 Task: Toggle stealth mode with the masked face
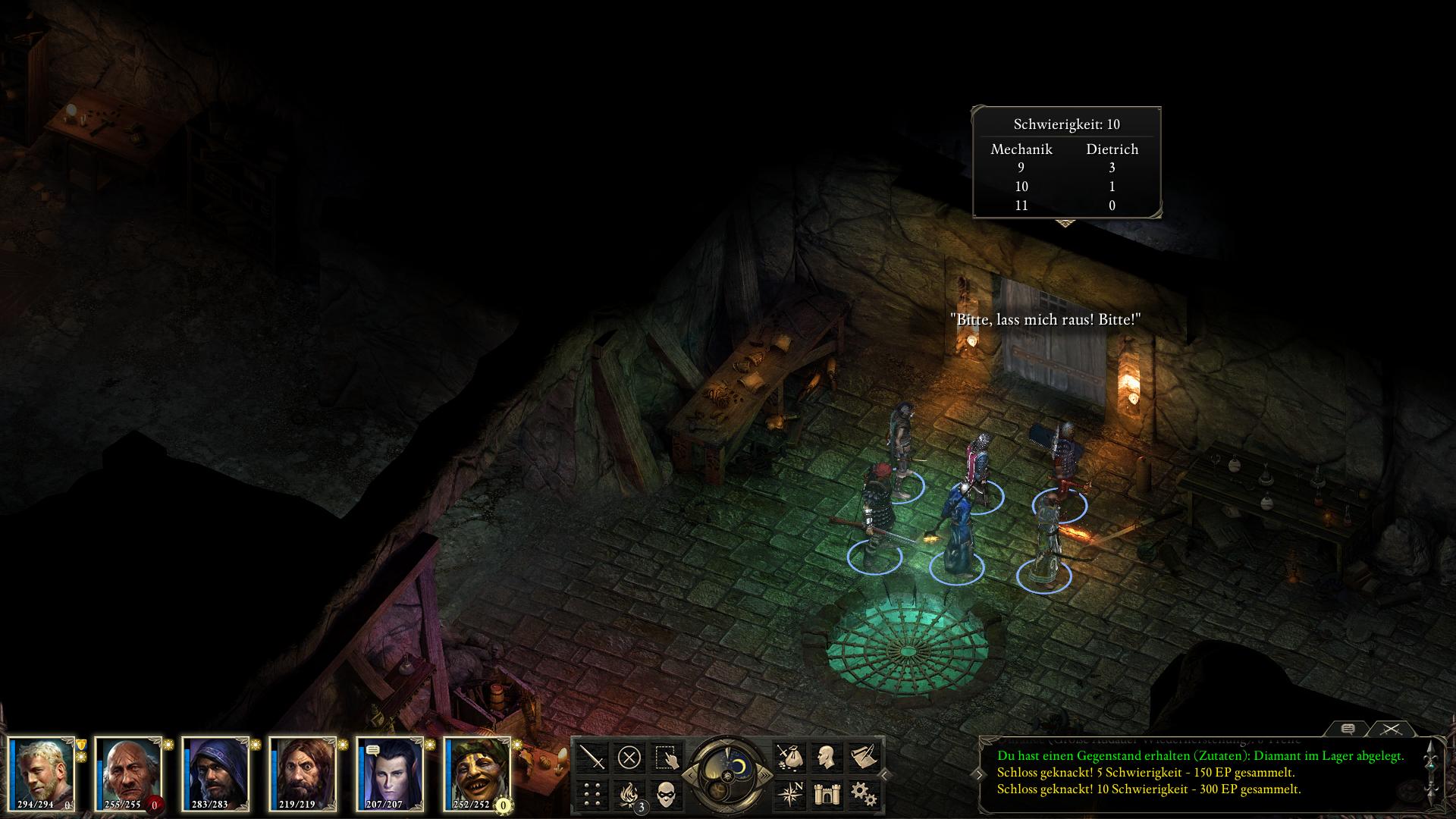pyautogui.click(x=666, y=794)
